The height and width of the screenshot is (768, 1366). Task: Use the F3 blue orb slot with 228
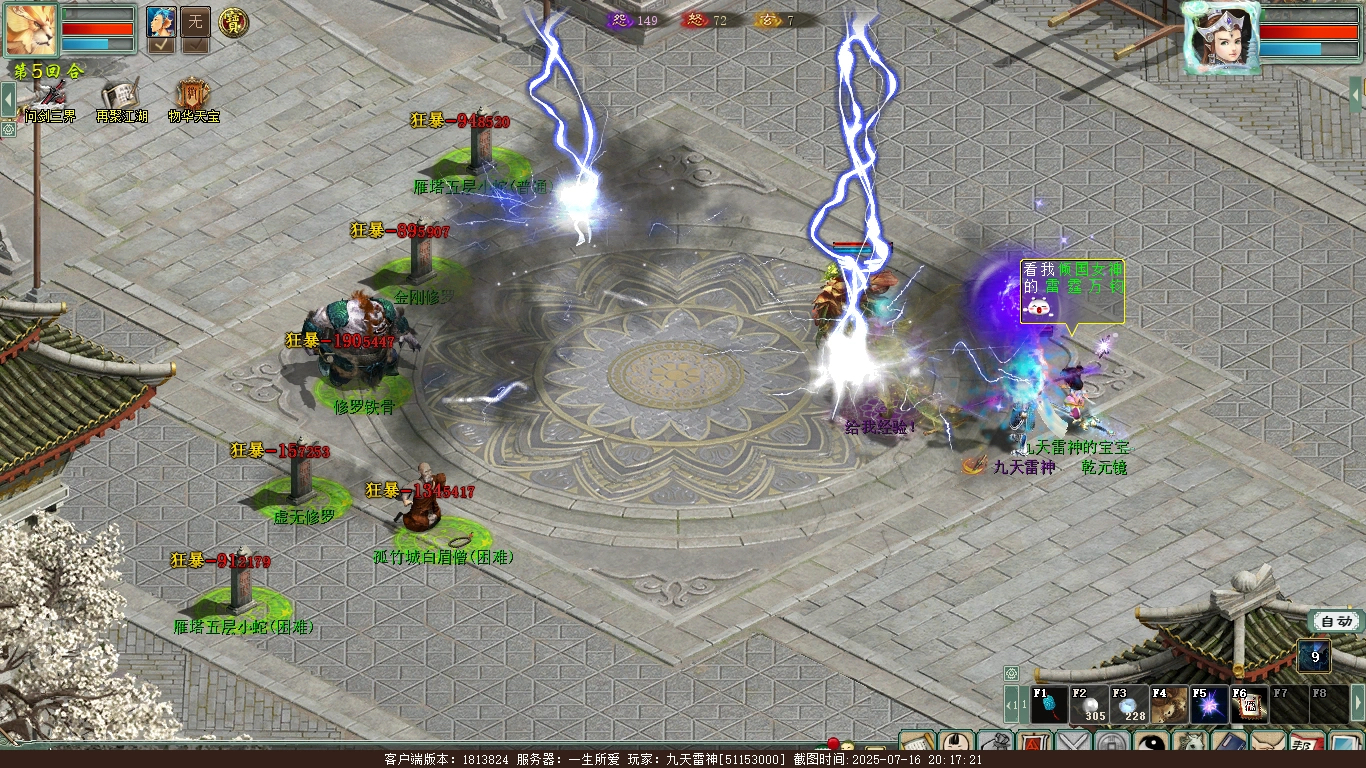(x=1128, y=705)
